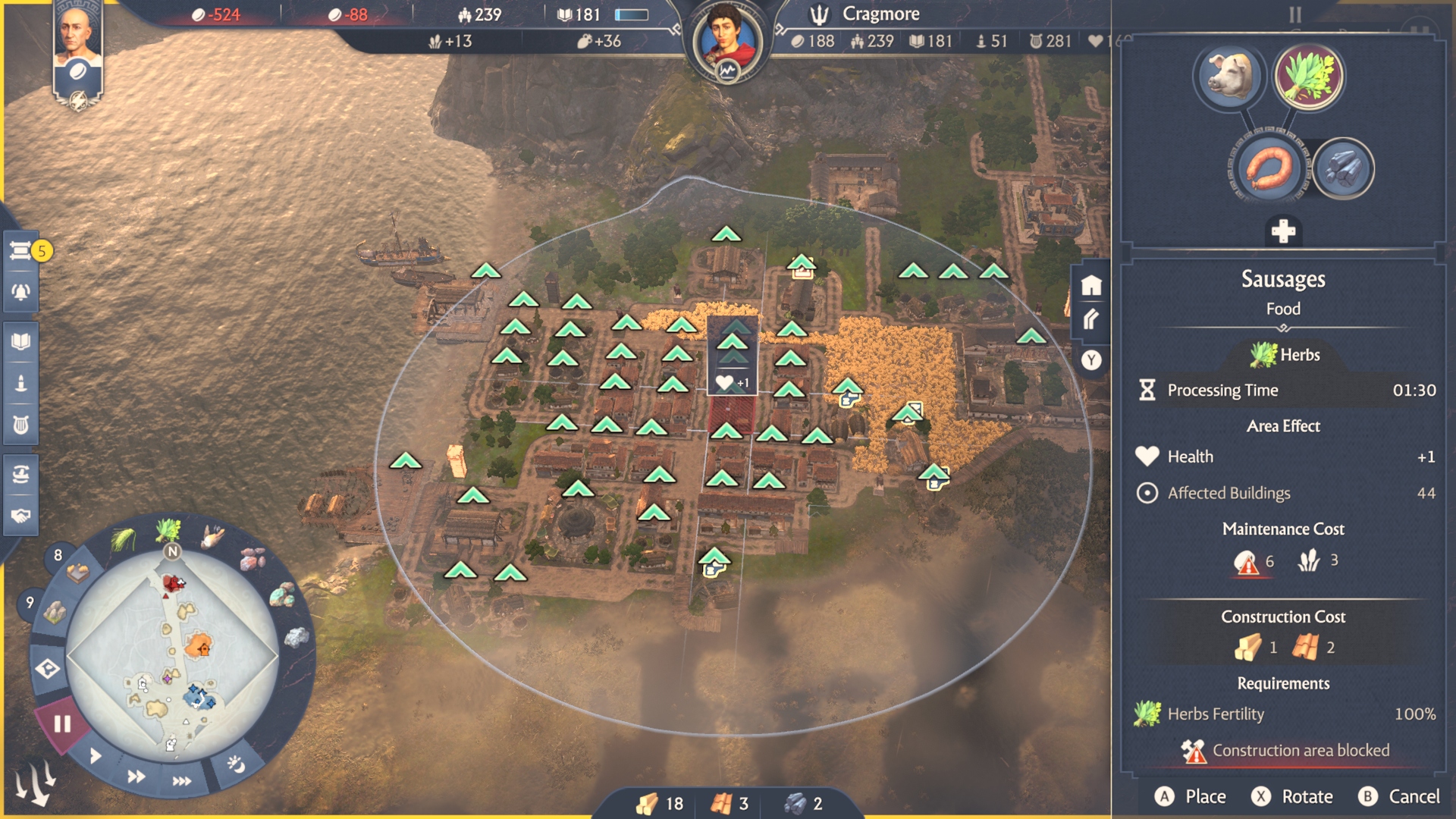1456x819 pixels.
Task: Select the triple-arrow fastest game speed
Action: [182, 779]
